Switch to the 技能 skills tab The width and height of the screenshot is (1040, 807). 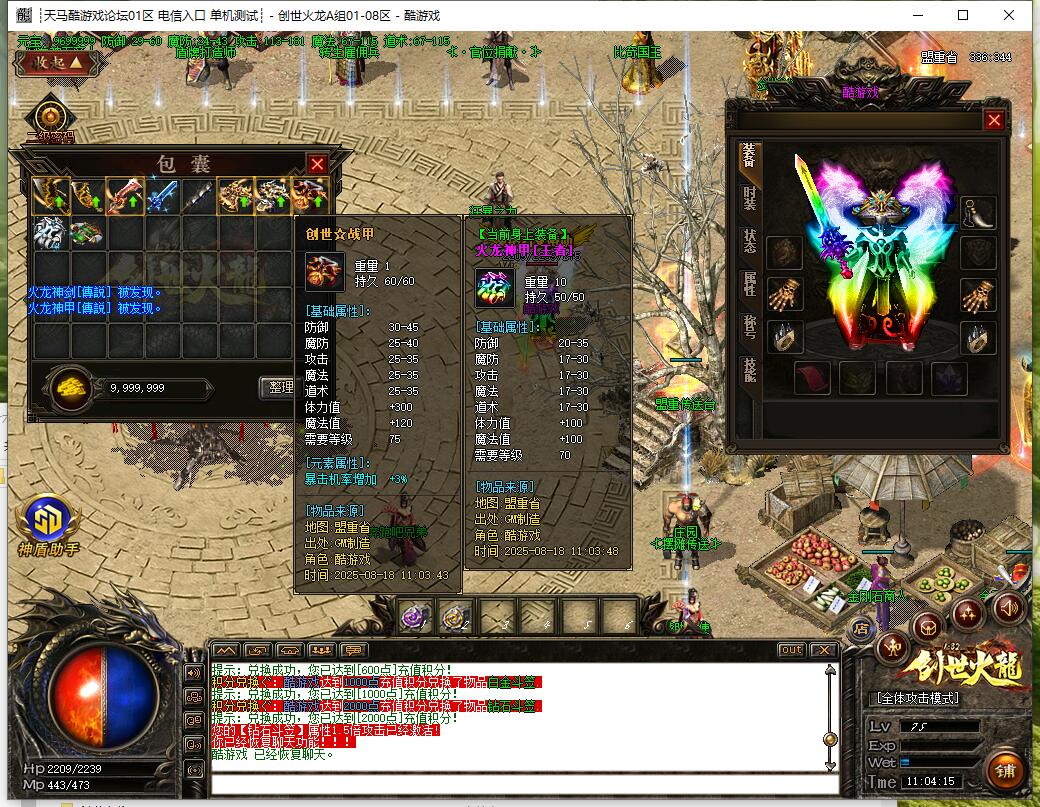pyautogui.click(x=749, y=370)
